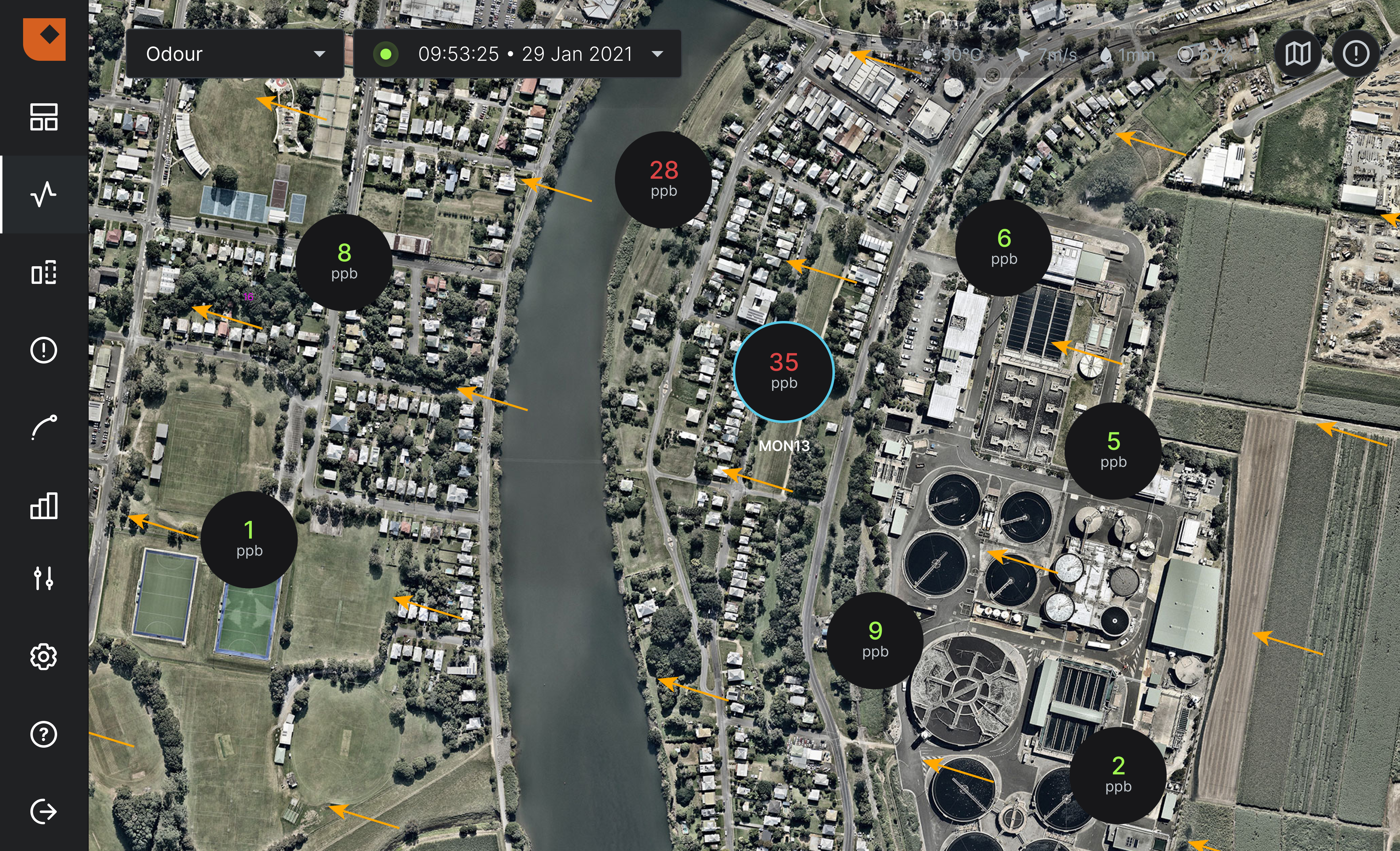
Task: Select the 35 ppb MON13 monitor marker
Action: [x=784, y=372]
